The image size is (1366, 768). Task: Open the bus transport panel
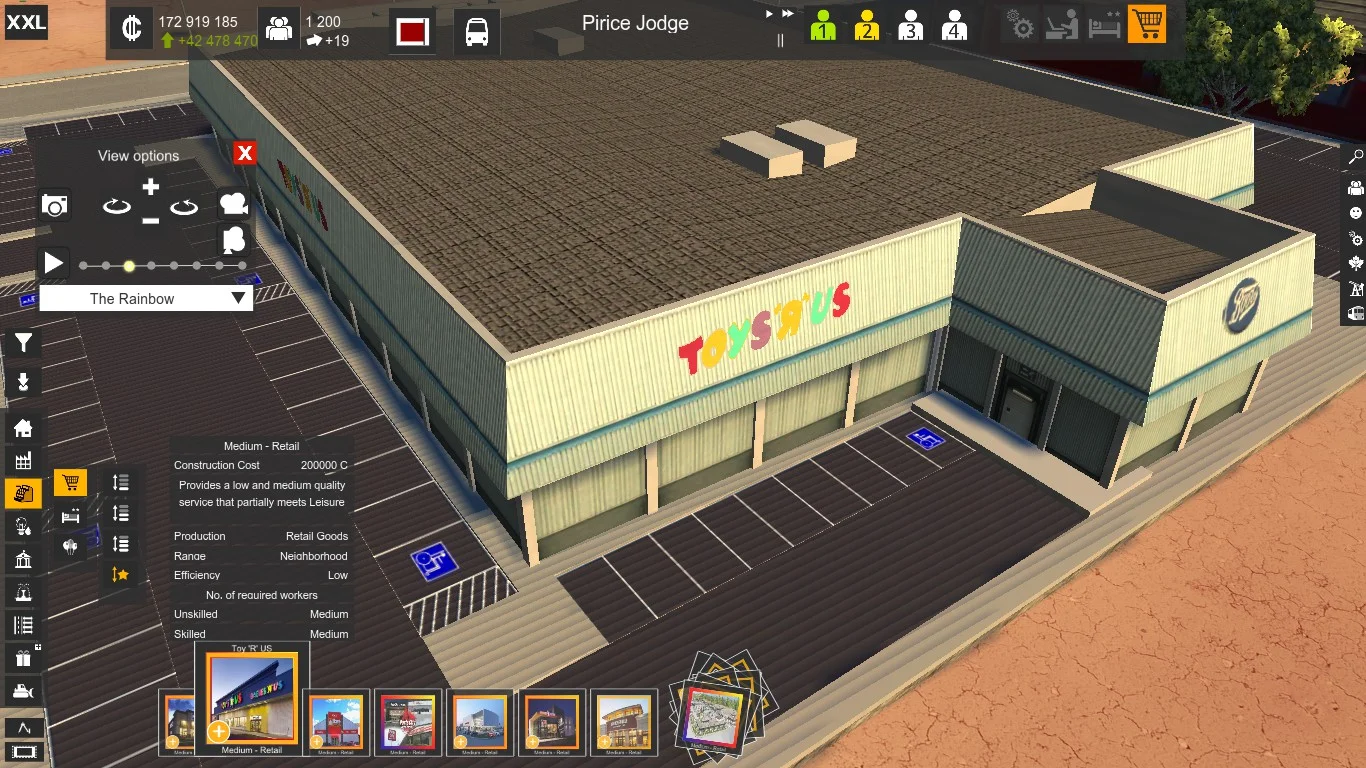pyautogui.click(x=477, y=31)
